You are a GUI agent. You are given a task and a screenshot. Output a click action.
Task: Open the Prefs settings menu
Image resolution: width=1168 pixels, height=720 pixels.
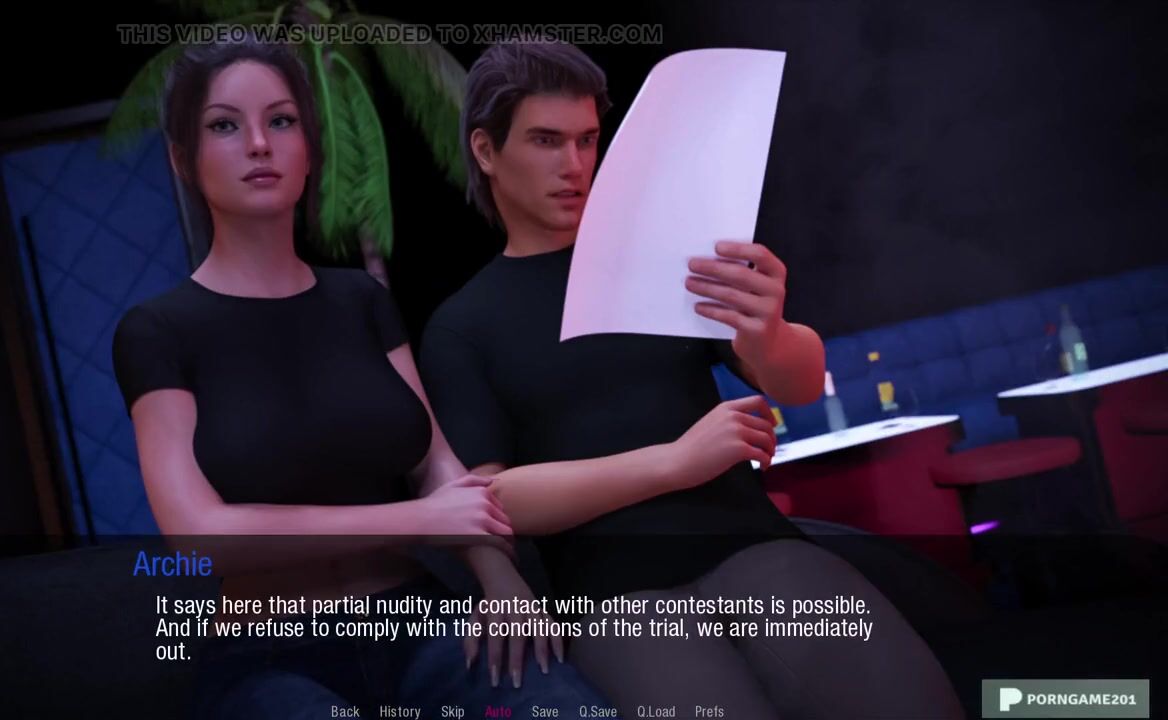coord(709,711)
